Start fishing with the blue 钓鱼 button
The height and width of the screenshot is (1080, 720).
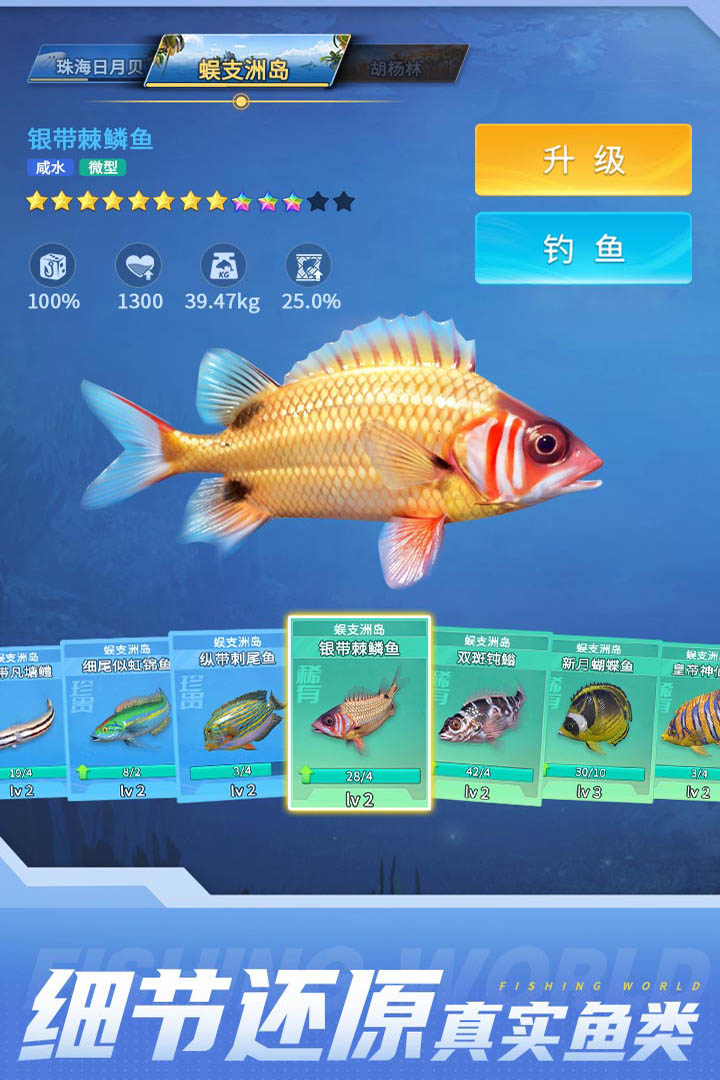(583, 248)
